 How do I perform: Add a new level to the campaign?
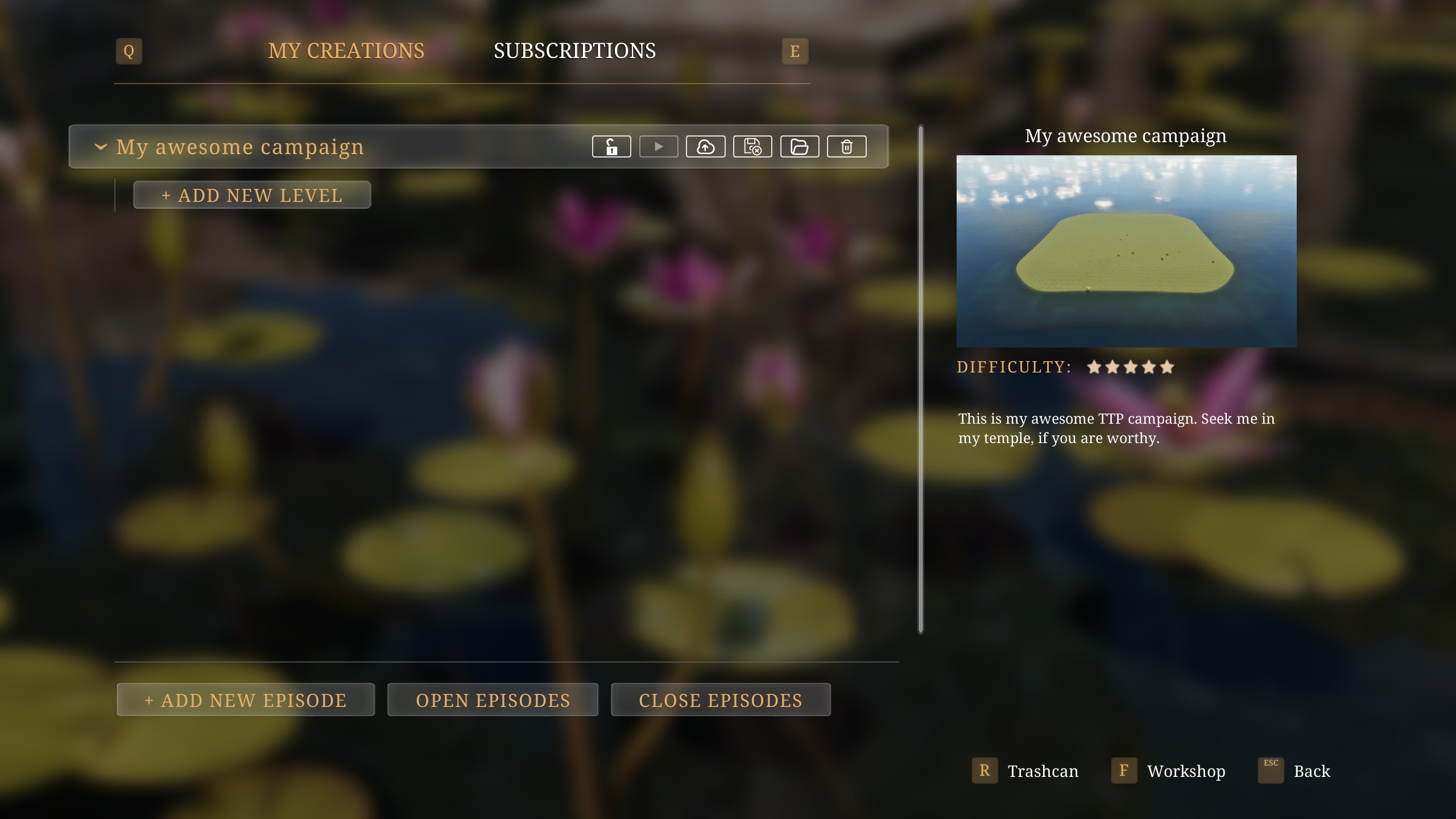(252, 195)
